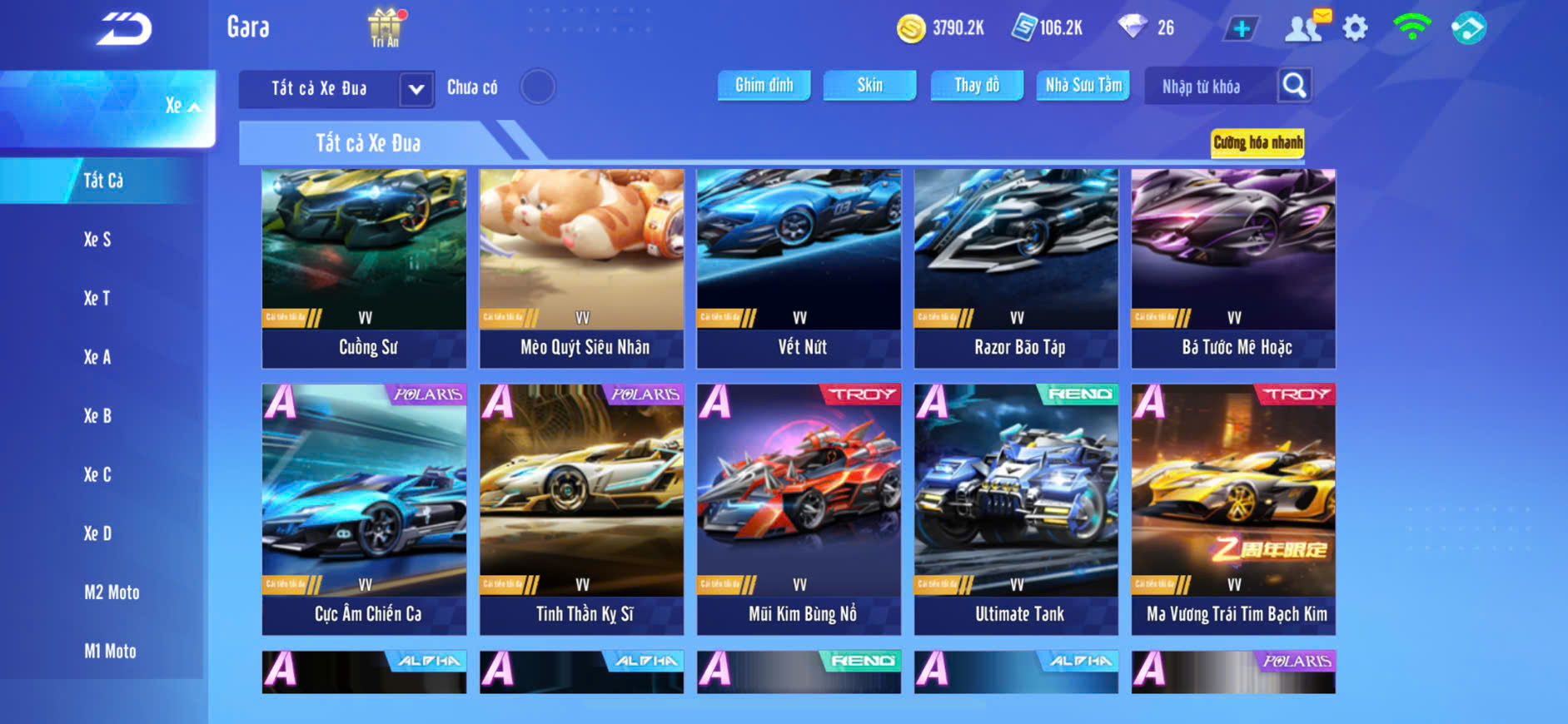This screenshot has width=1568, height=724.
Task: Open the Tri Ân gift box
Action: (x=385, y=27)
